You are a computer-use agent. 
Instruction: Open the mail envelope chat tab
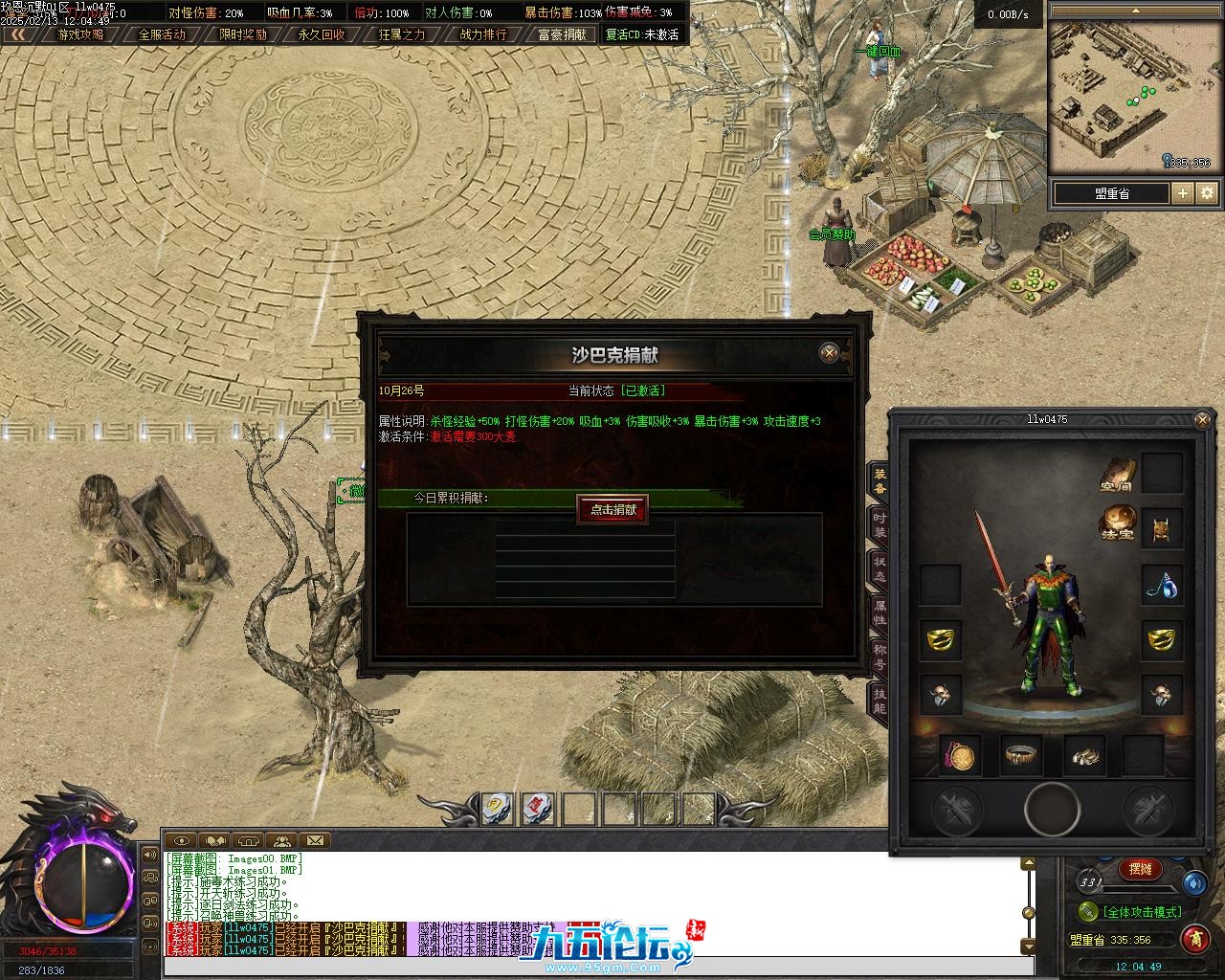click(314, 841)
